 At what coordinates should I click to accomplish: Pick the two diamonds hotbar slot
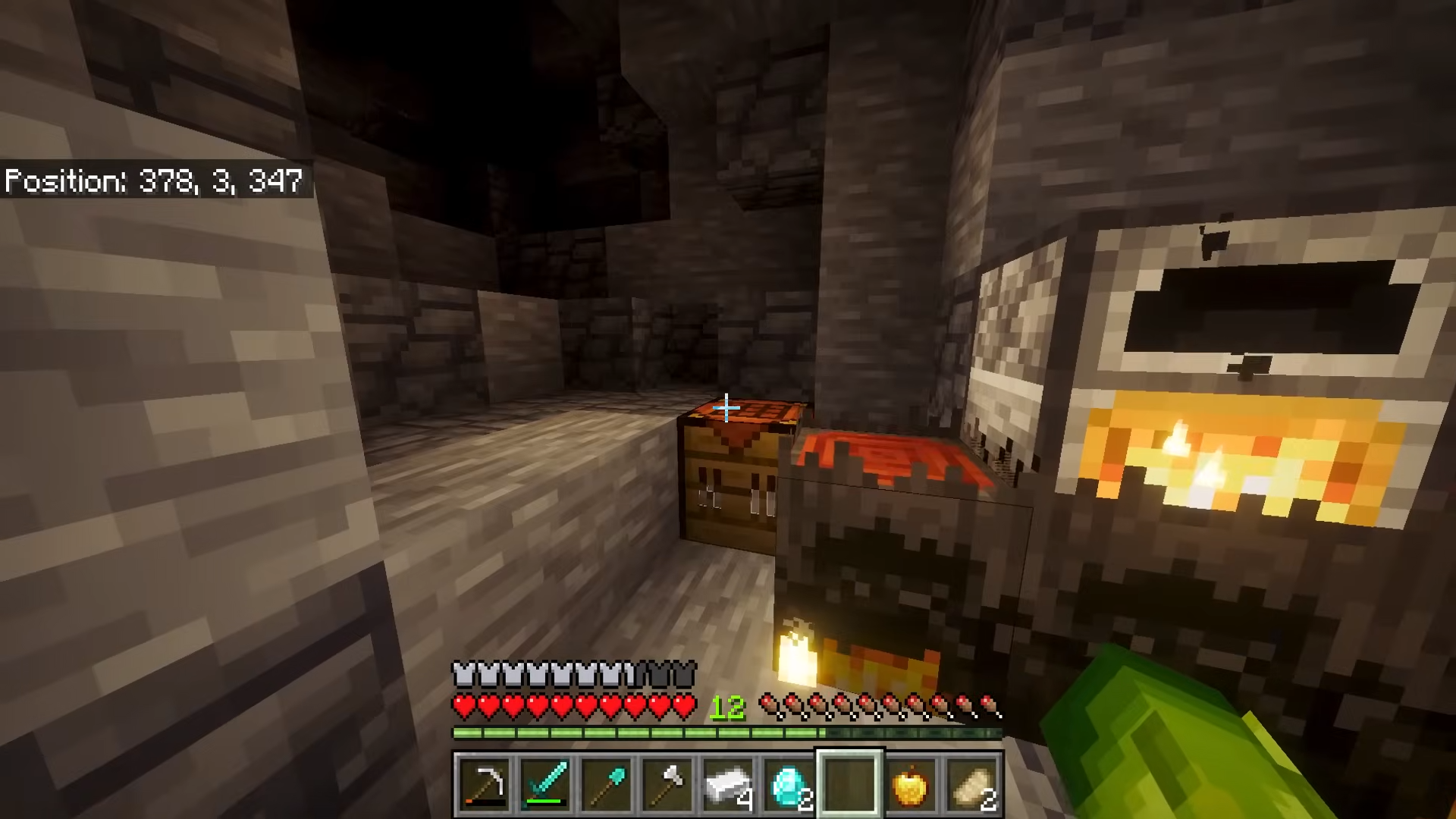(x=789, y=785)
